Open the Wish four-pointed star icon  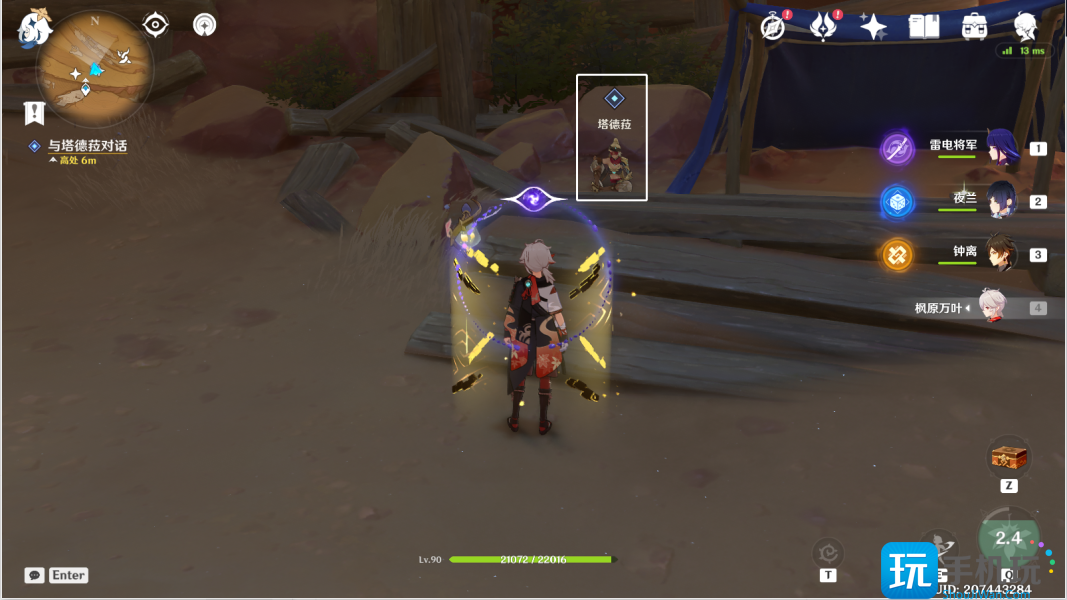tap(873, 27)
